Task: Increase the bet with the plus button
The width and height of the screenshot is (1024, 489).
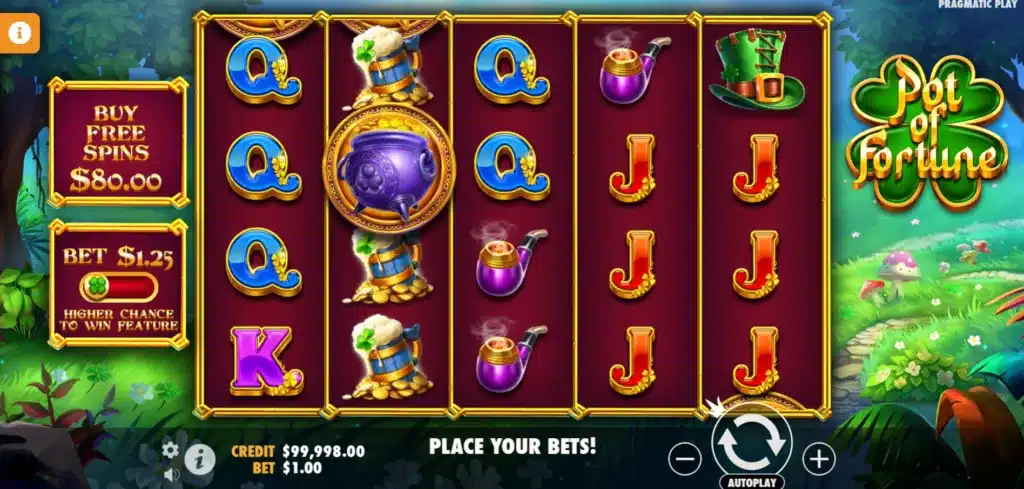Action: click(x=819, y=459)
